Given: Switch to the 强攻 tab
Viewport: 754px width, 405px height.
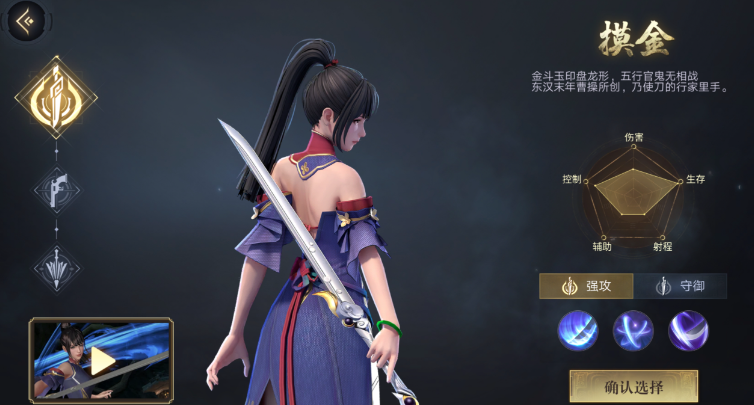Looking at the screenshot, I should coord(586,286).
